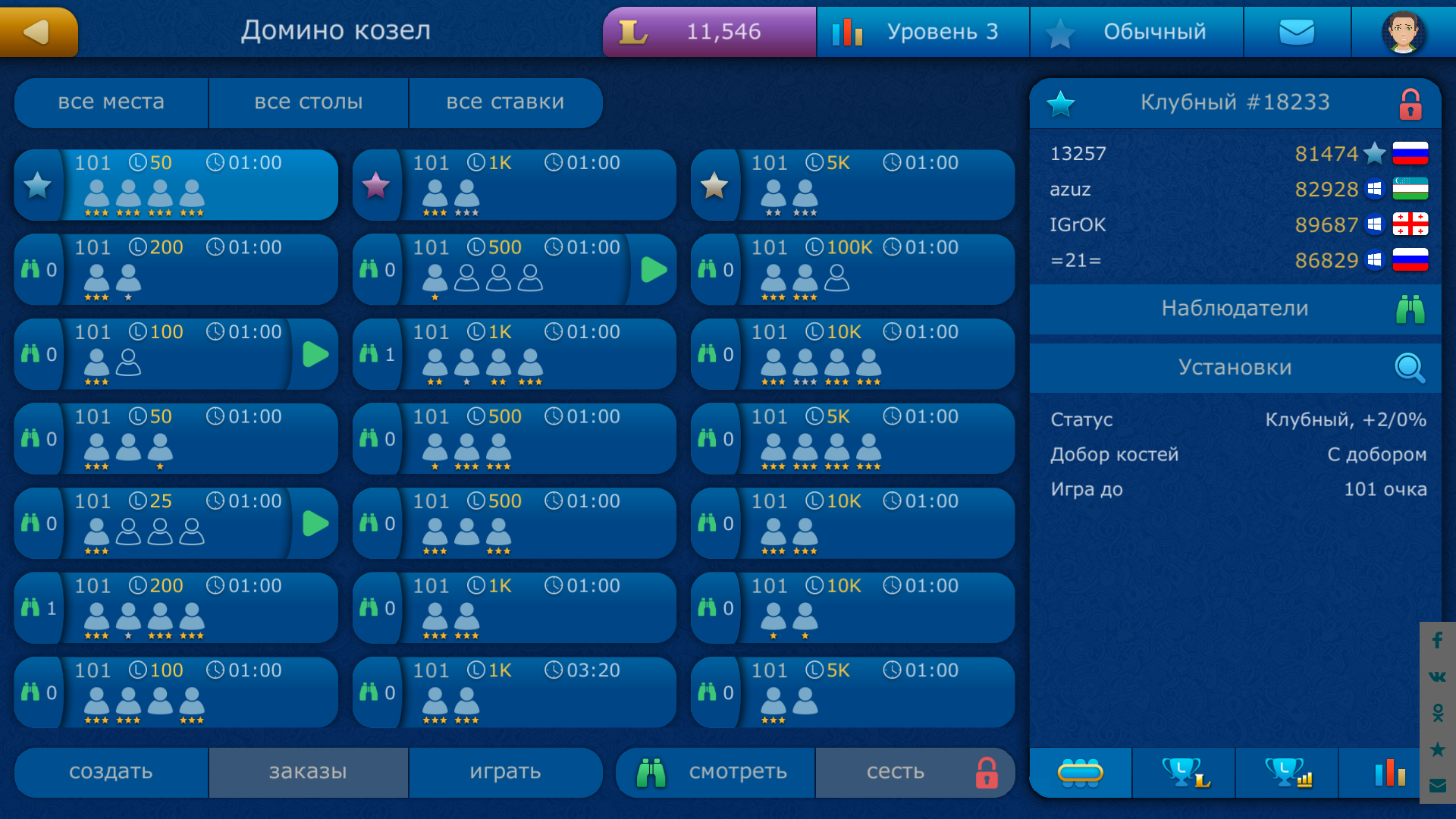Click the bar chart statistics icon

1389,773
